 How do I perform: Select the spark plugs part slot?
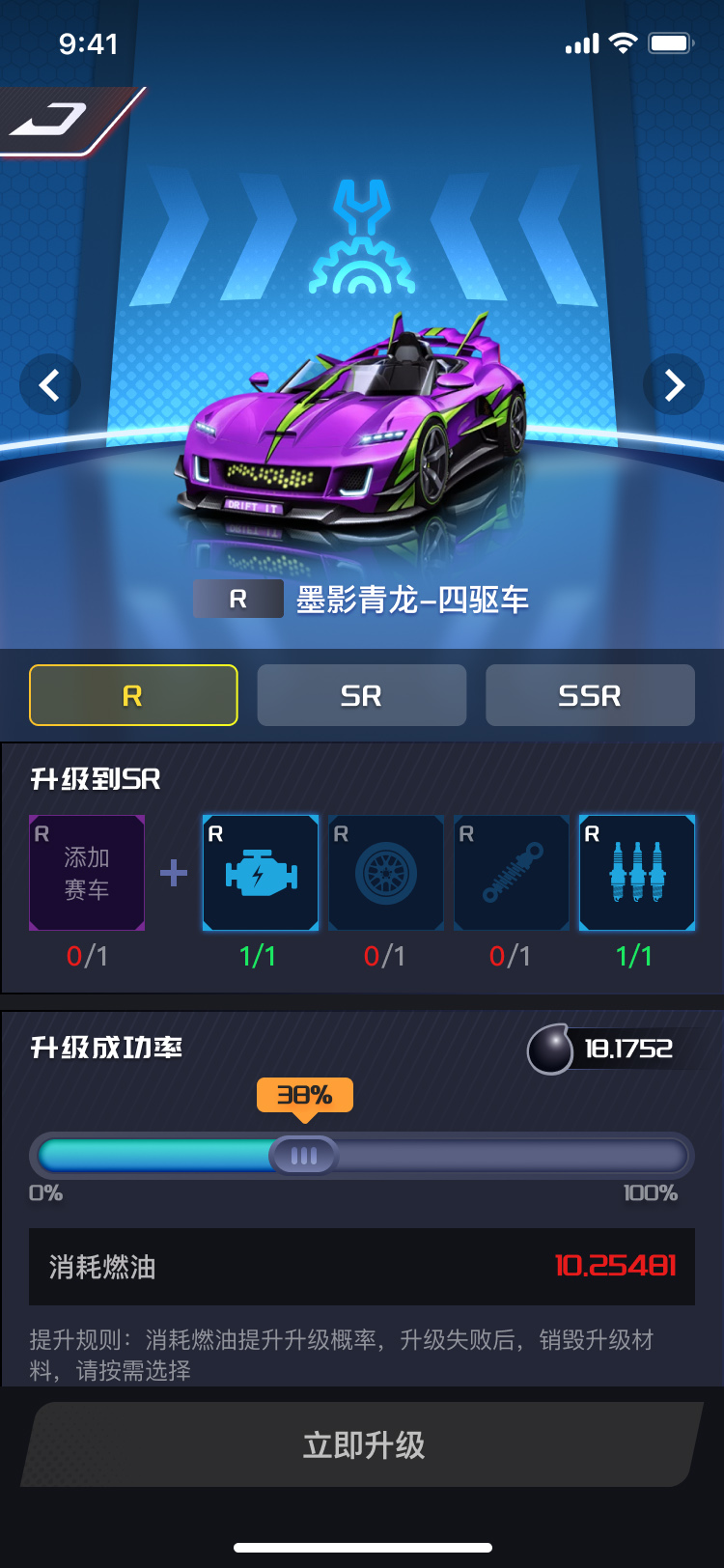pyautogui.click(x=637, y=873)
